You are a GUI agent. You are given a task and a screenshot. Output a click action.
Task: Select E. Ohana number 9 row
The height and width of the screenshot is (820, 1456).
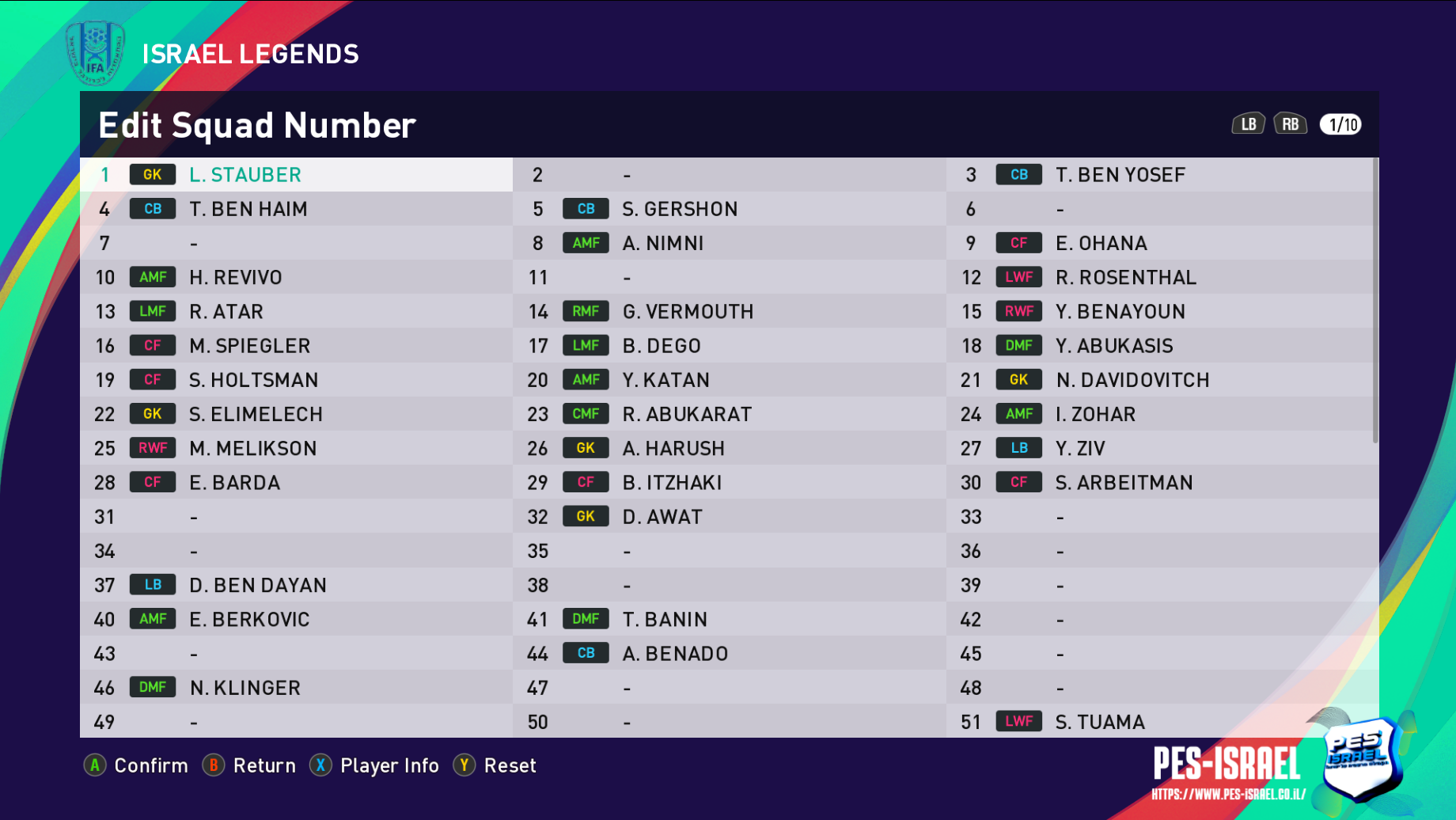[x=1162, y=243]
